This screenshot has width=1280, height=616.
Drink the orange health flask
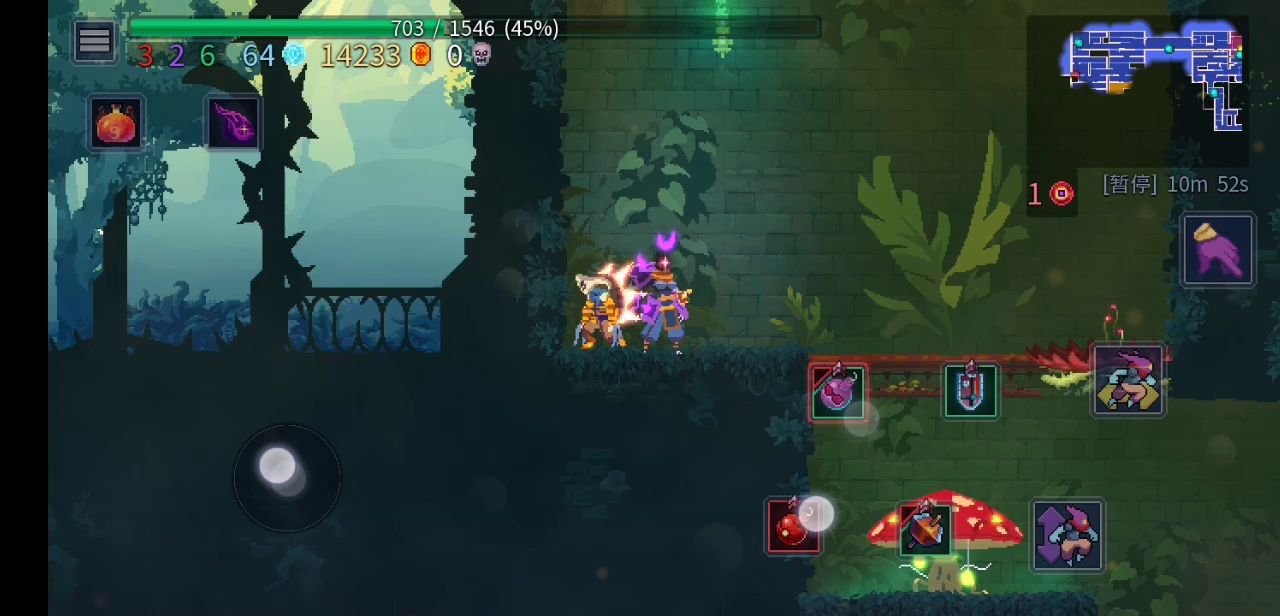(x=116, y=124)
